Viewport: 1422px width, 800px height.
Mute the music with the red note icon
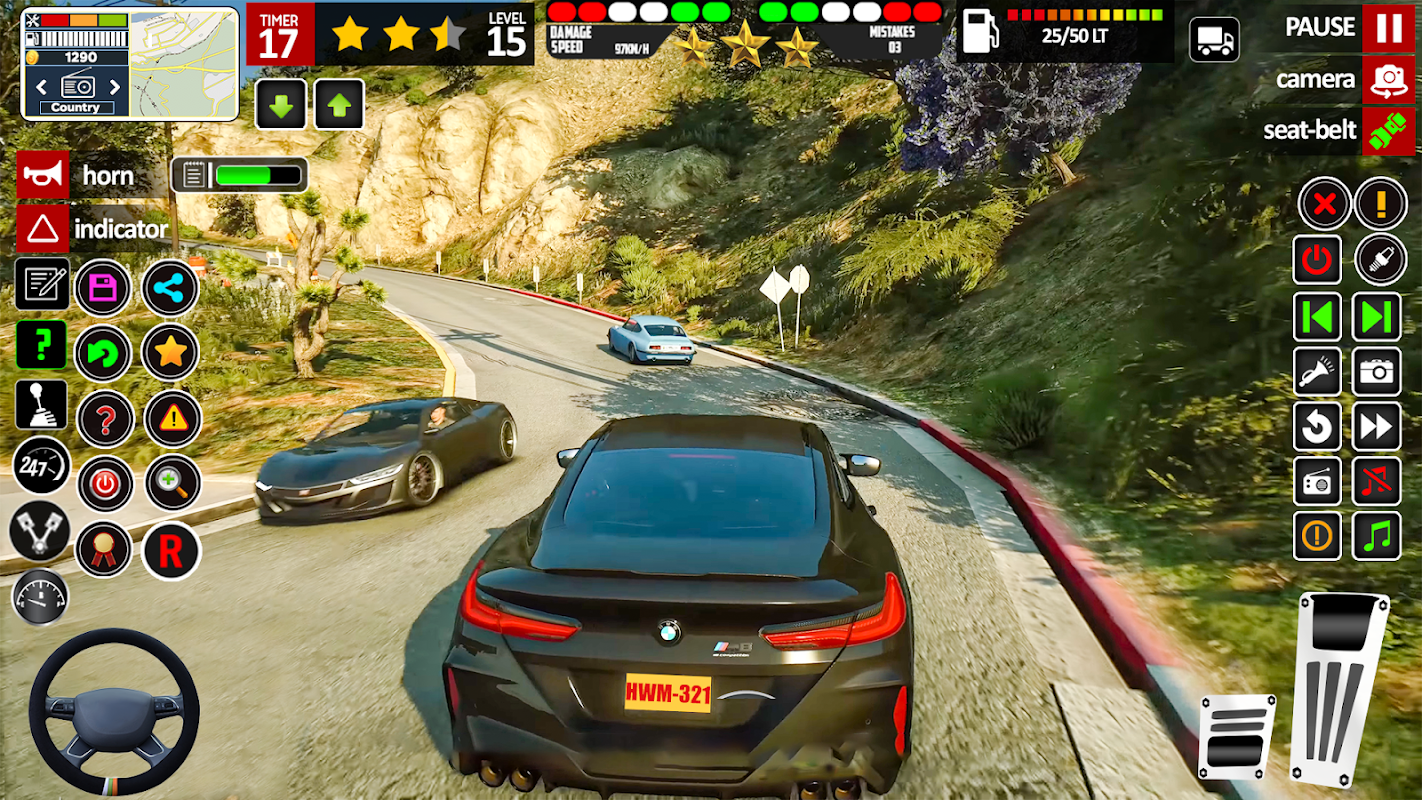[x=1376, y=482]
